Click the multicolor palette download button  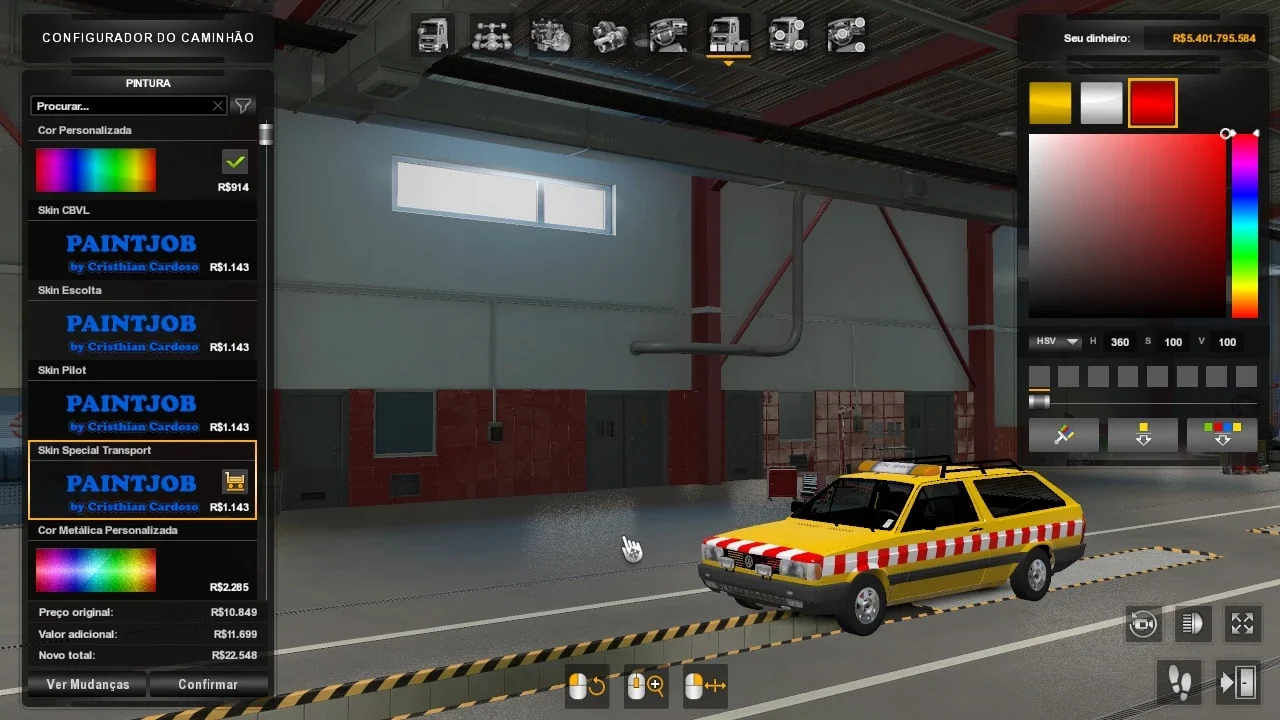tap(1222, 434)
